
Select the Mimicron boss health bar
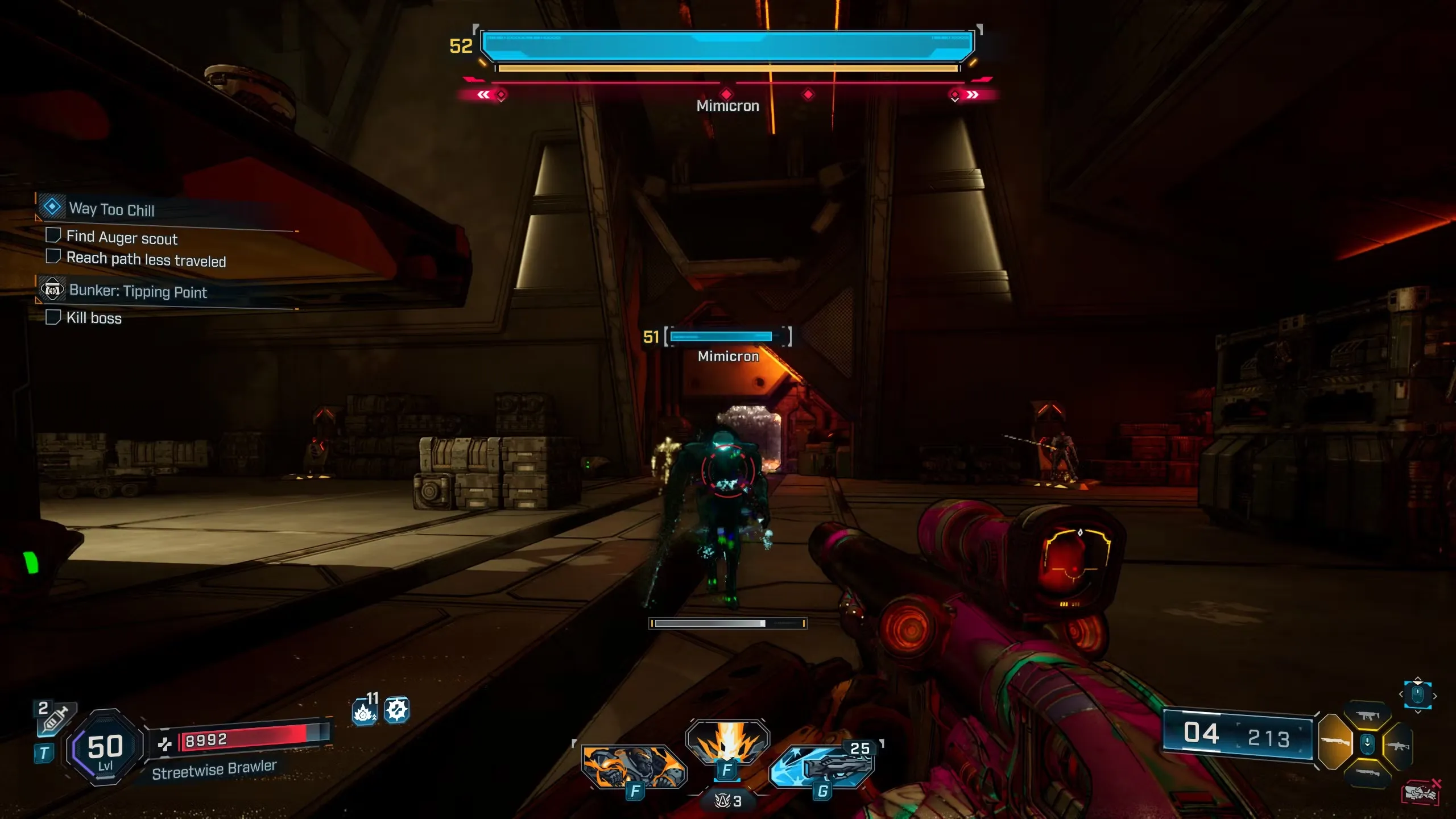(727, 45)
